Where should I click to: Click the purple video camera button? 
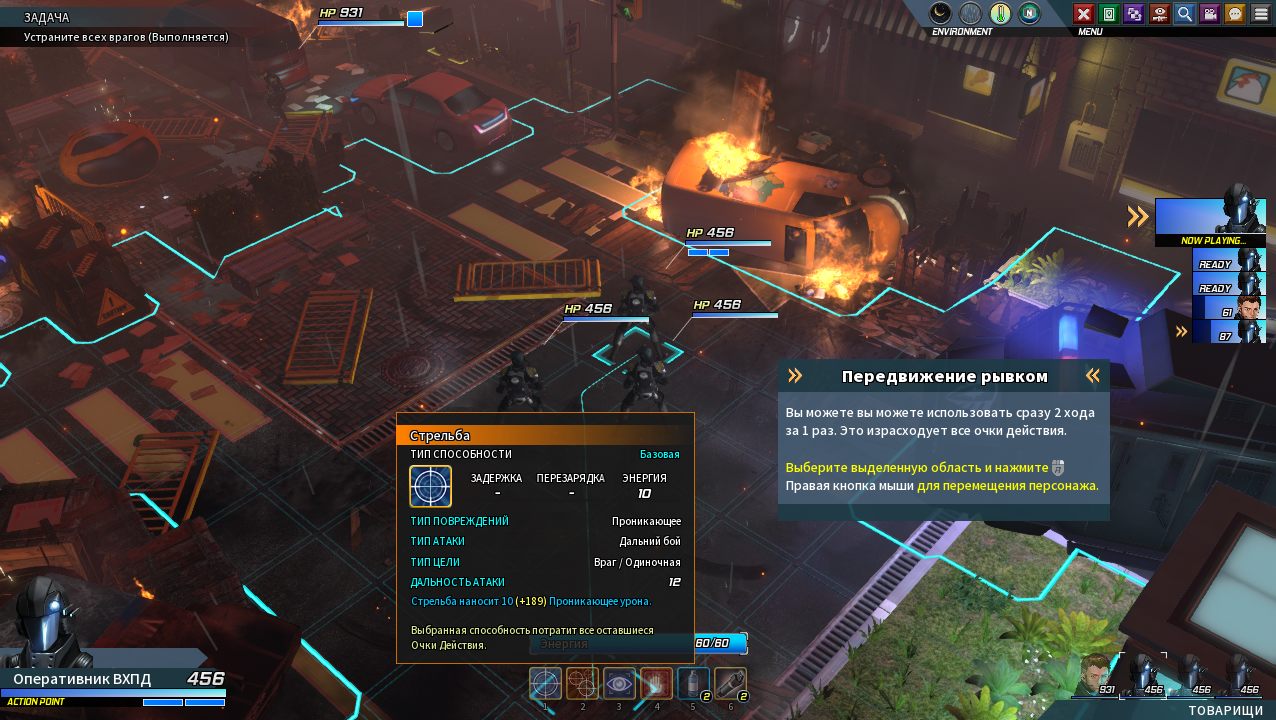[x=1210, y=13]
